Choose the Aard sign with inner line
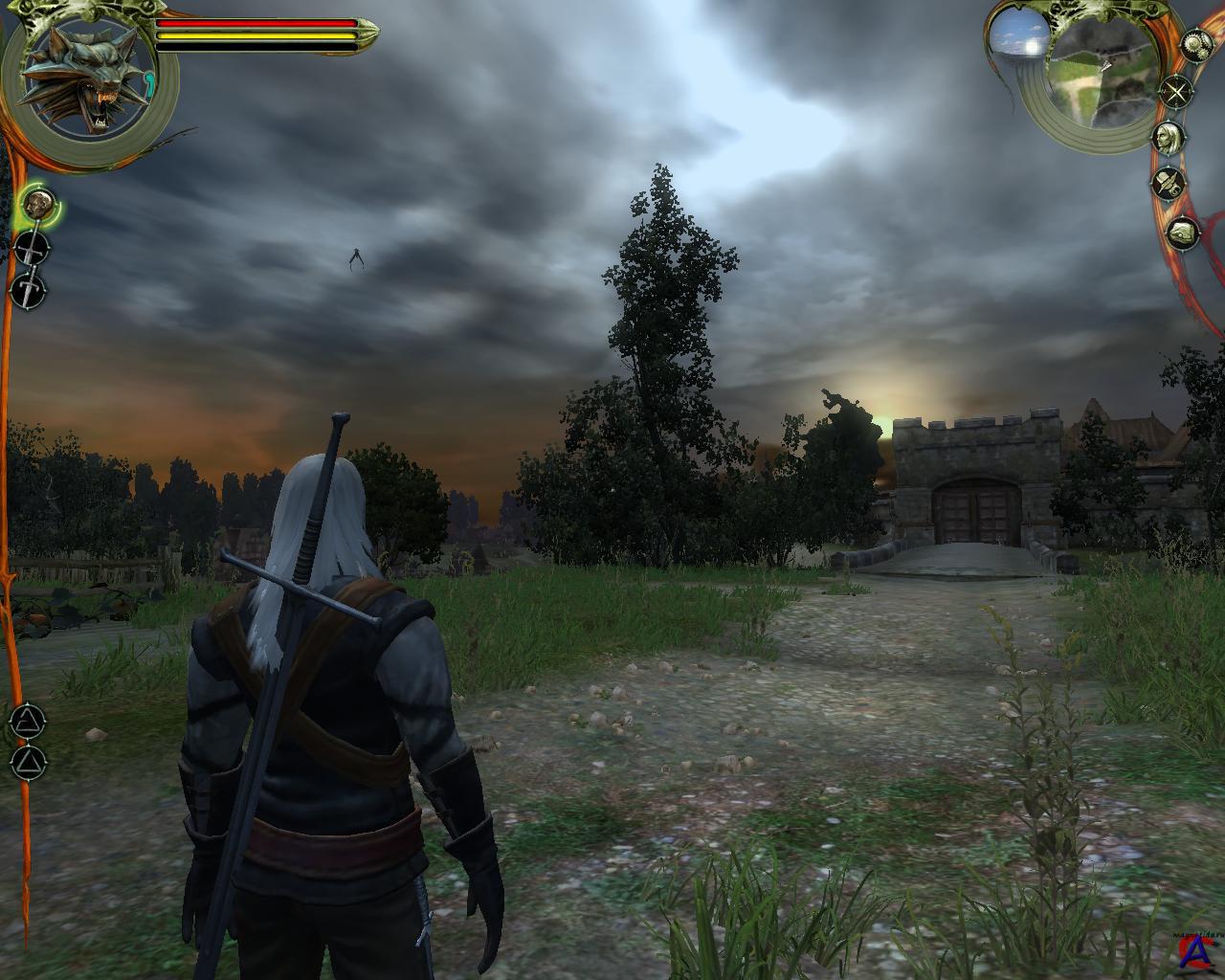This screenshot has height=980, width=1225. coord(28,721)
